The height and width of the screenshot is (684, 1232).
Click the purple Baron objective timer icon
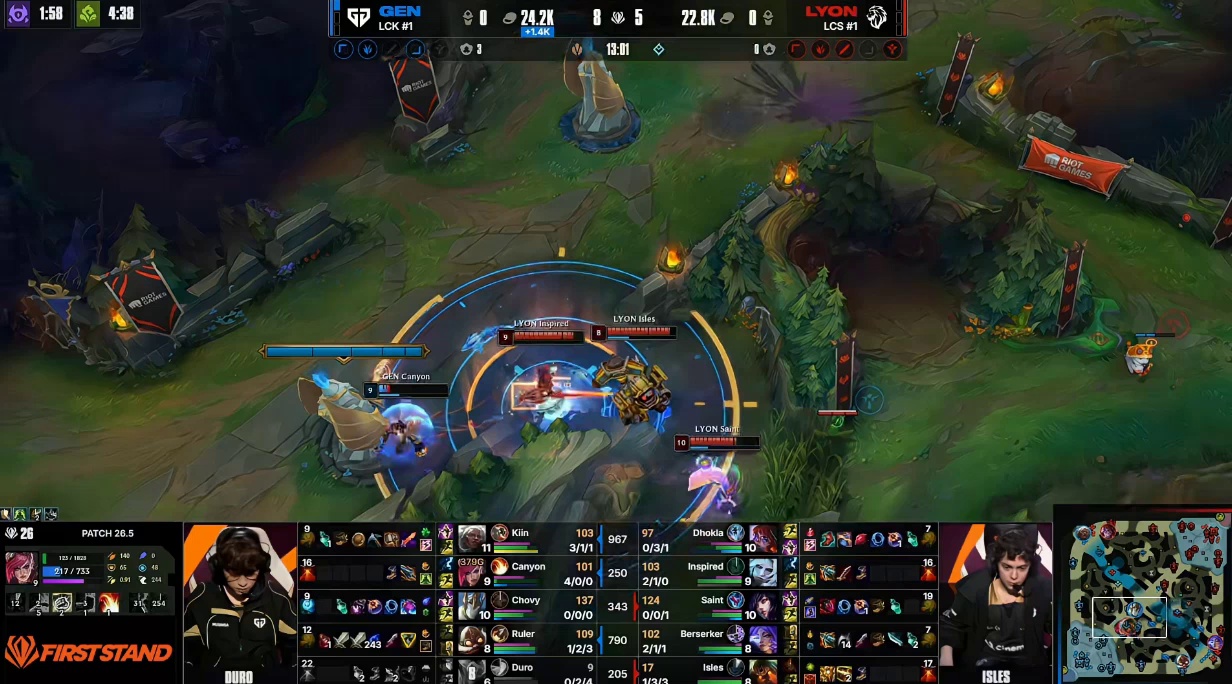tap(18, 14)
